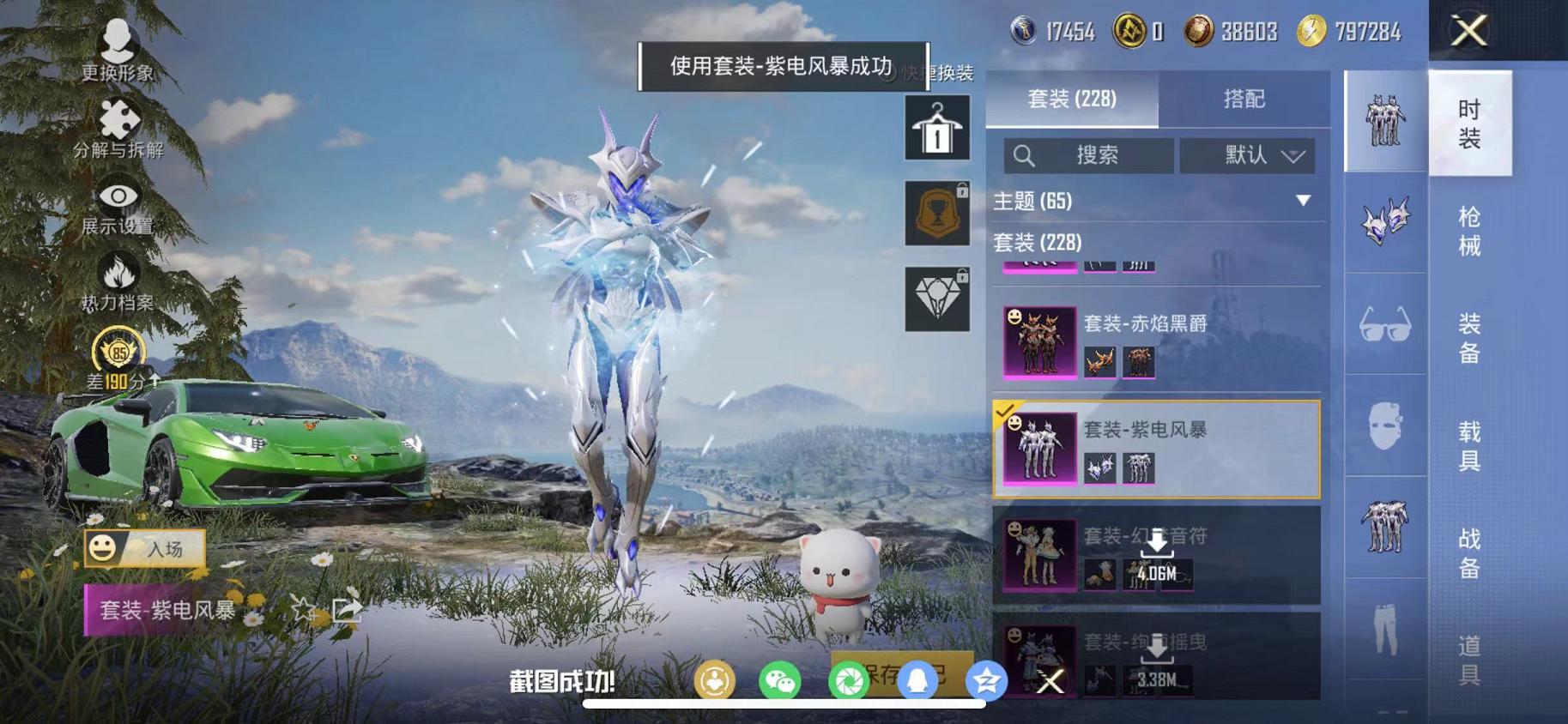Image resolution: width=1568 pixels, height=724 pixels.
Task: Switch to the 搭配 tab
Action: coord(1244,100)
